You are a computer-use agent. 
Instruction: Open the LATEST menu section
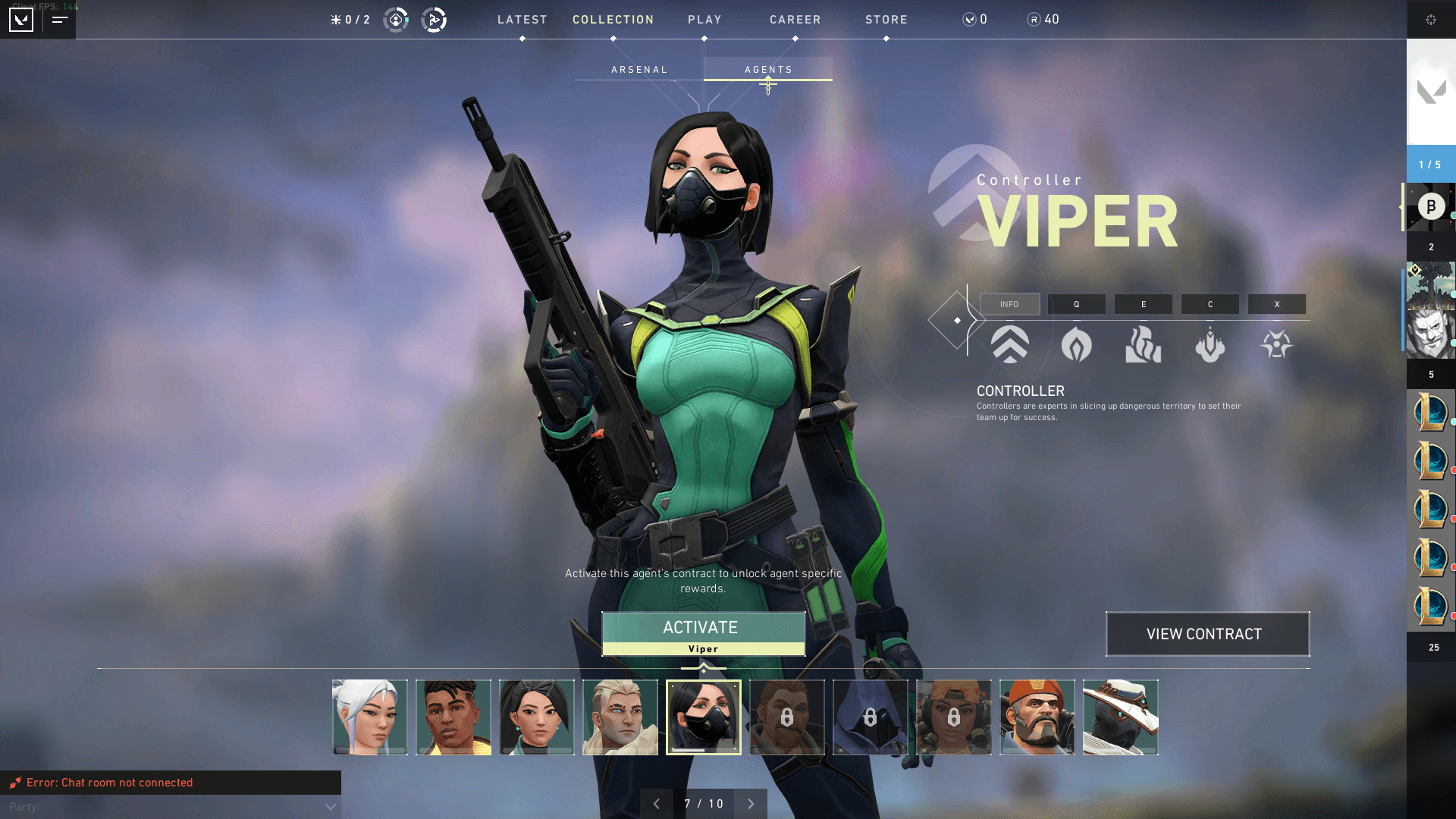click(x=522, y=20)
